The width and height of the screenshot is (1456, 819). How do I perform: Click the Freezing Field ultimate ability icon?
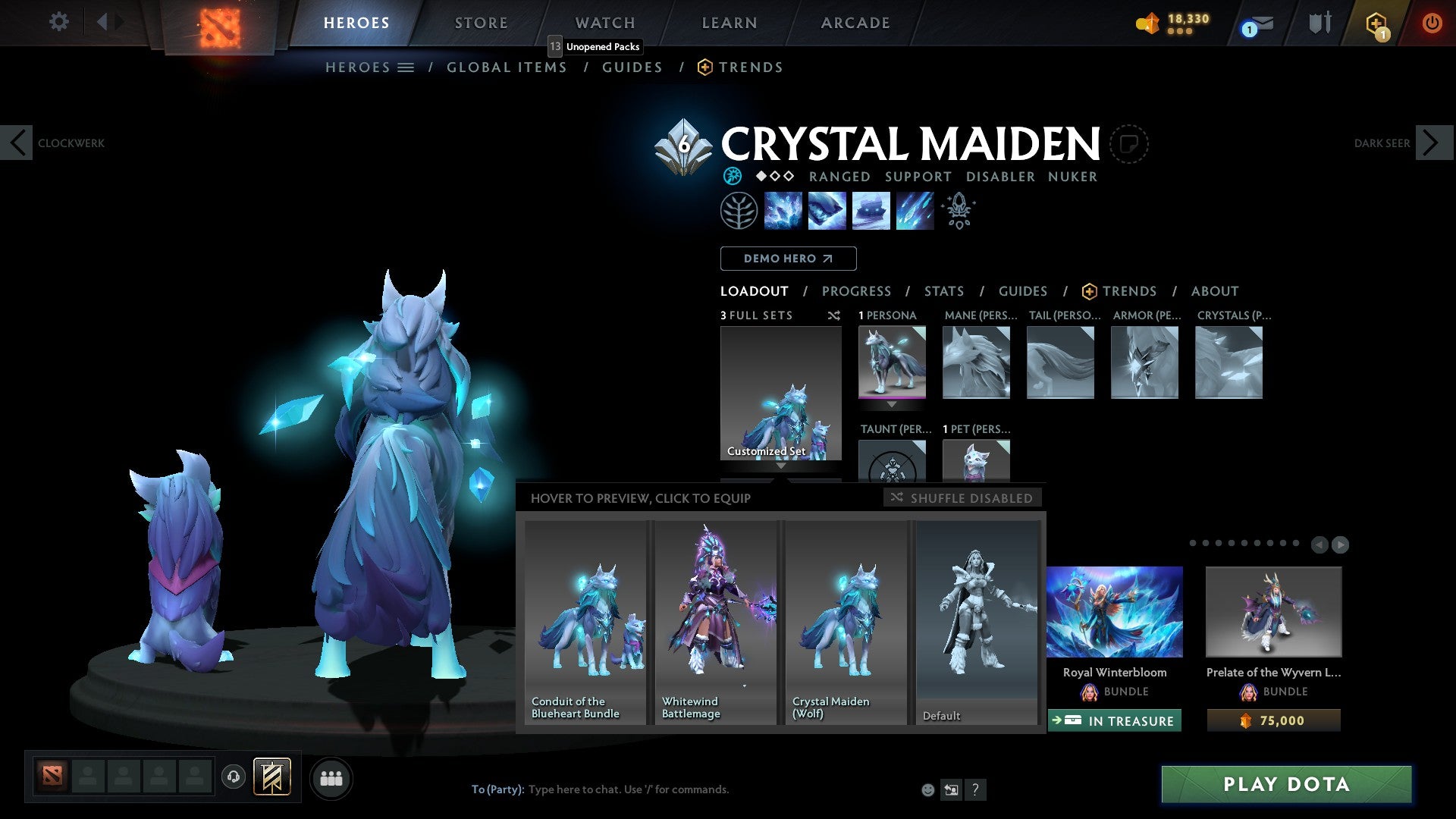point(914,210)
